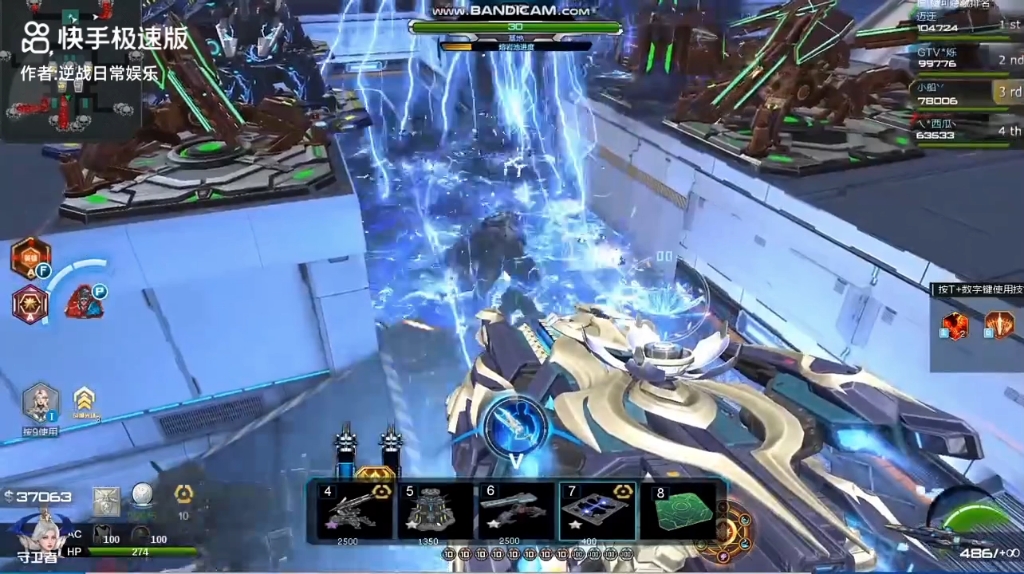This screenshot has width=1024, height=574.
Task: Activate the red fire skill icon
Action: (955, 325)
